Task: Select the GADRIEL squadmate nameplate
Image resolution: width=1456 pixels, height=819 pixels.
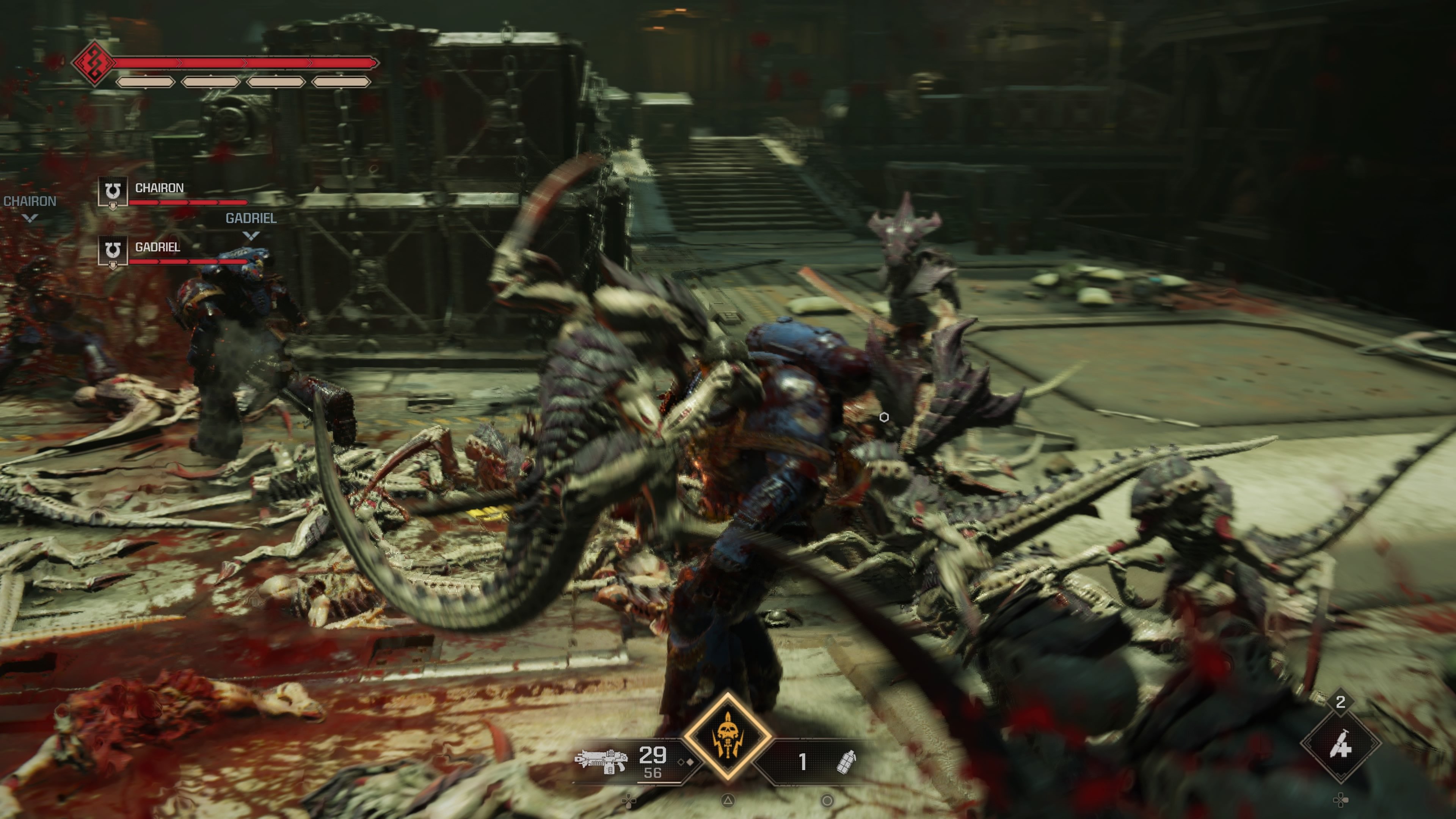Action: point(158,247)
